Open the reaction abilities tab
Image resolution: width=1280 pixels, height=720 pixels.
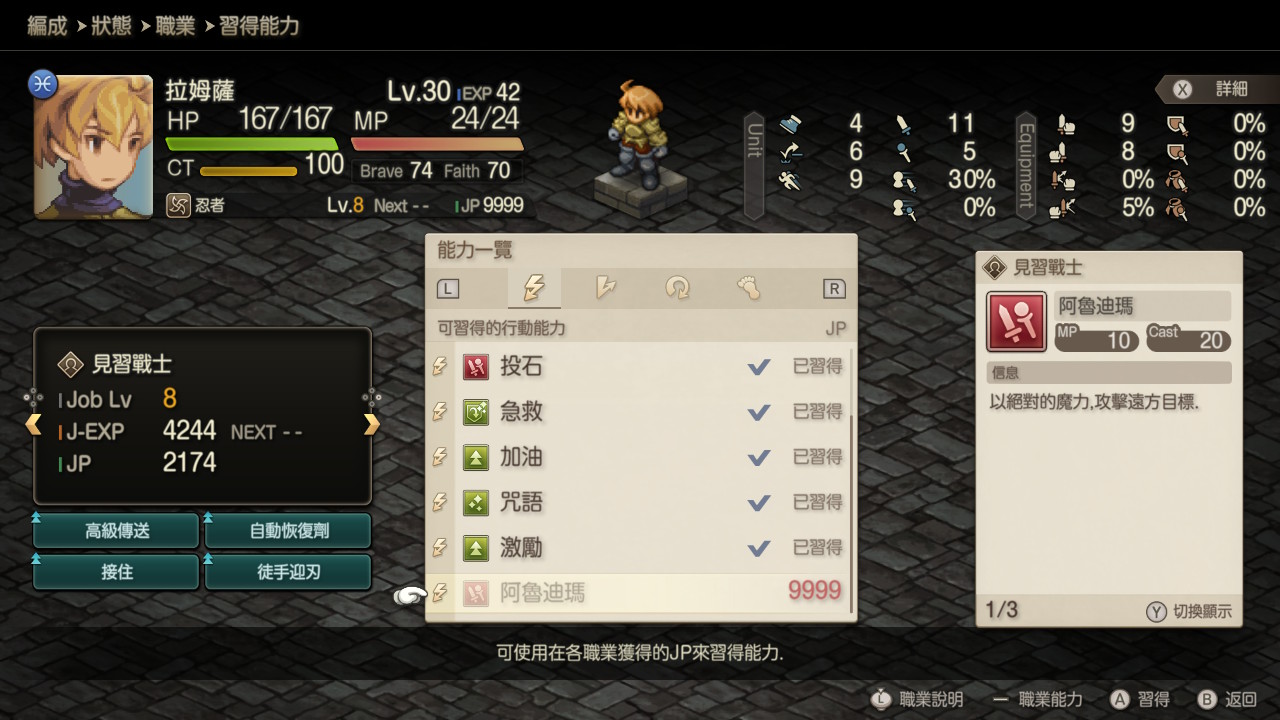tap(605, 289)
